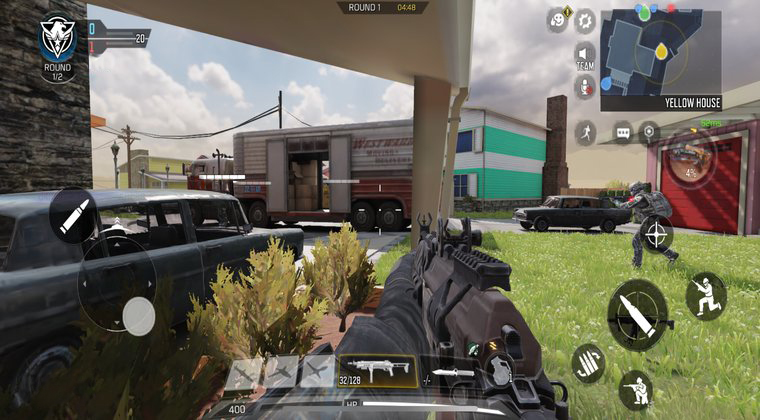Image resolution: width=760 pixels, height=420 pixels.
Task: Reload with the magazine bullets button
Action: pos(589,363)
